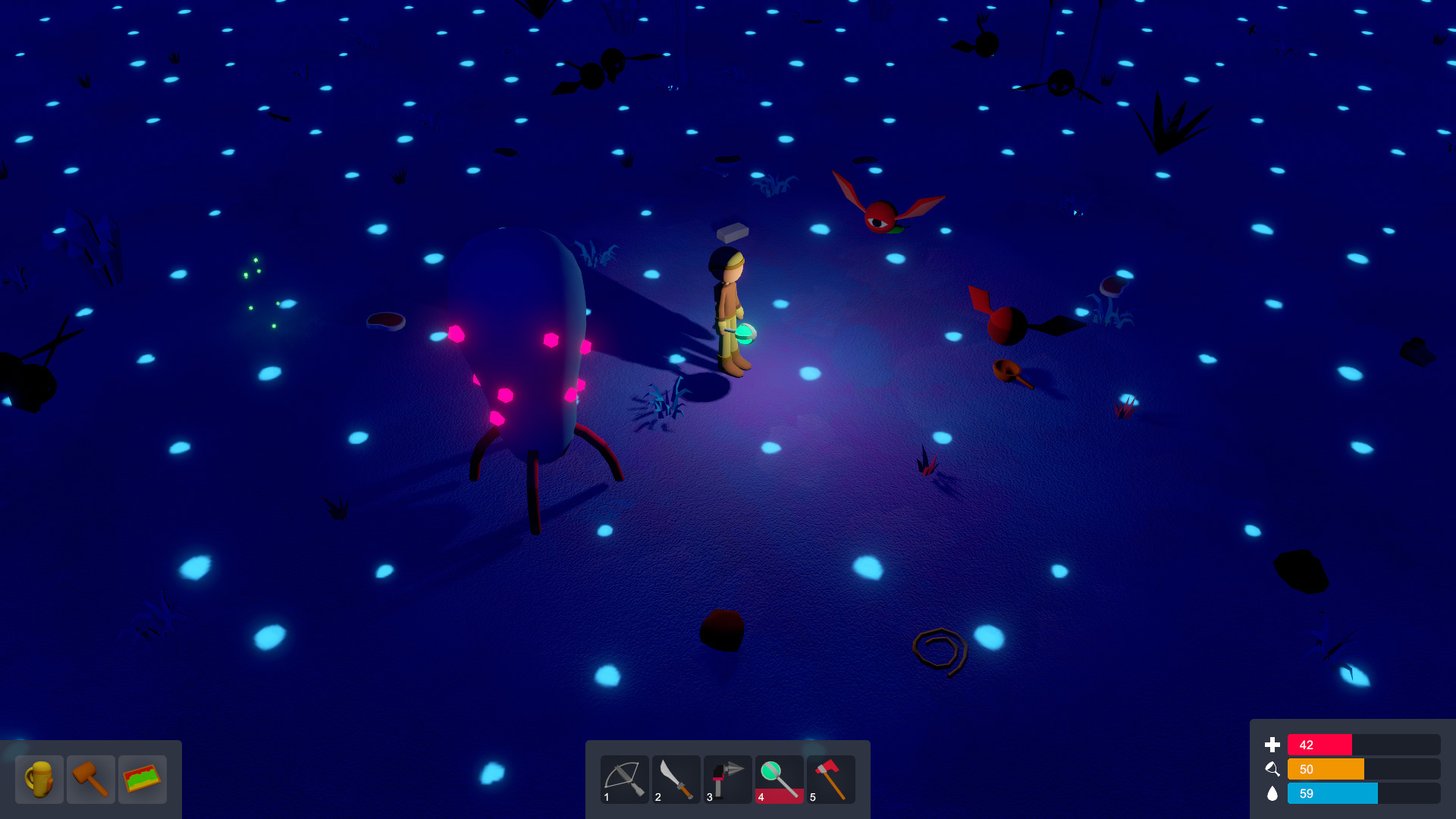Screen dimensions: 1456x819
Task: Click the white stone above the player
Action: pyautogui.click(x=733, y=231)
